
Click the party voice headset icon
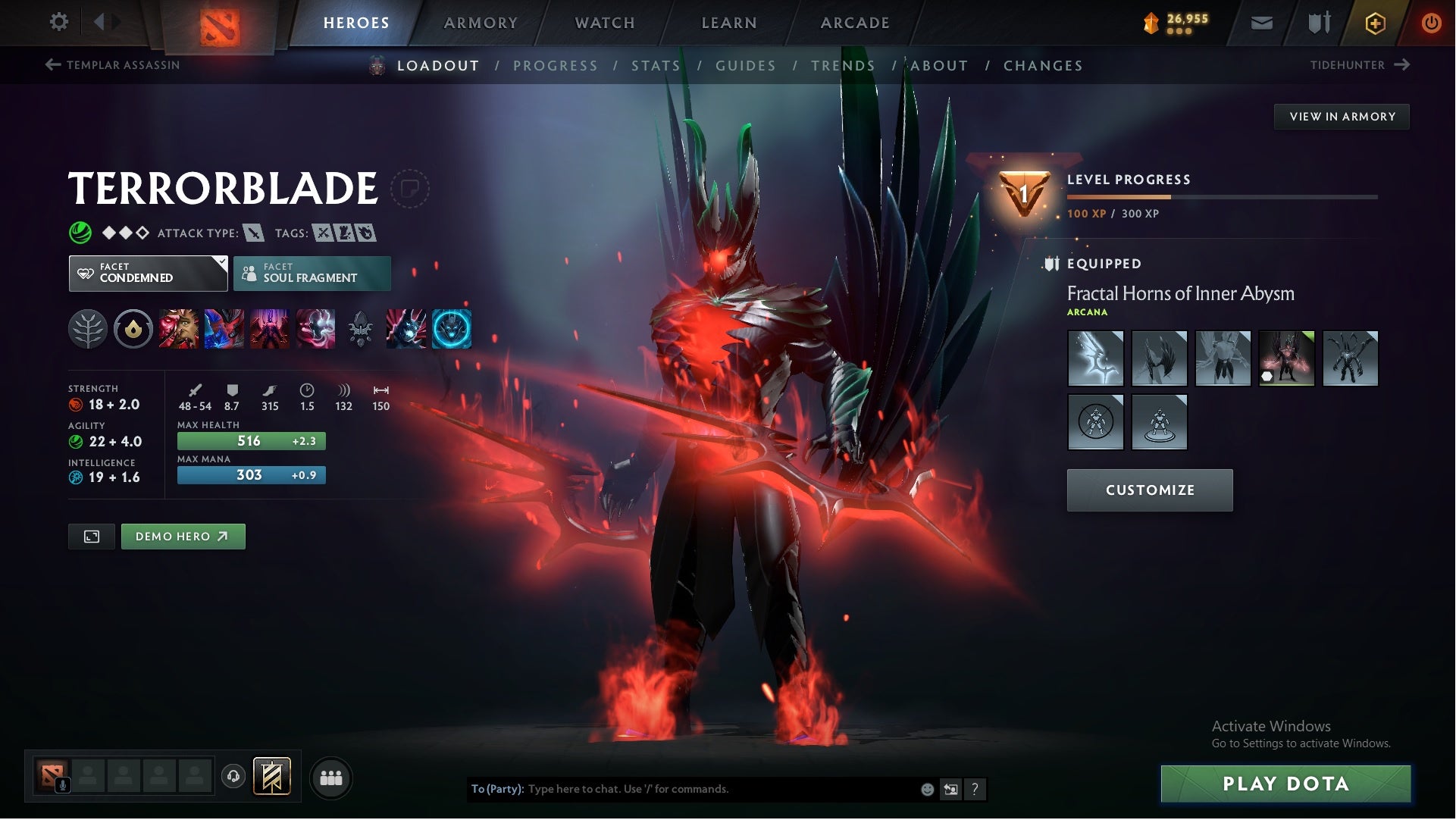[233, 776]
